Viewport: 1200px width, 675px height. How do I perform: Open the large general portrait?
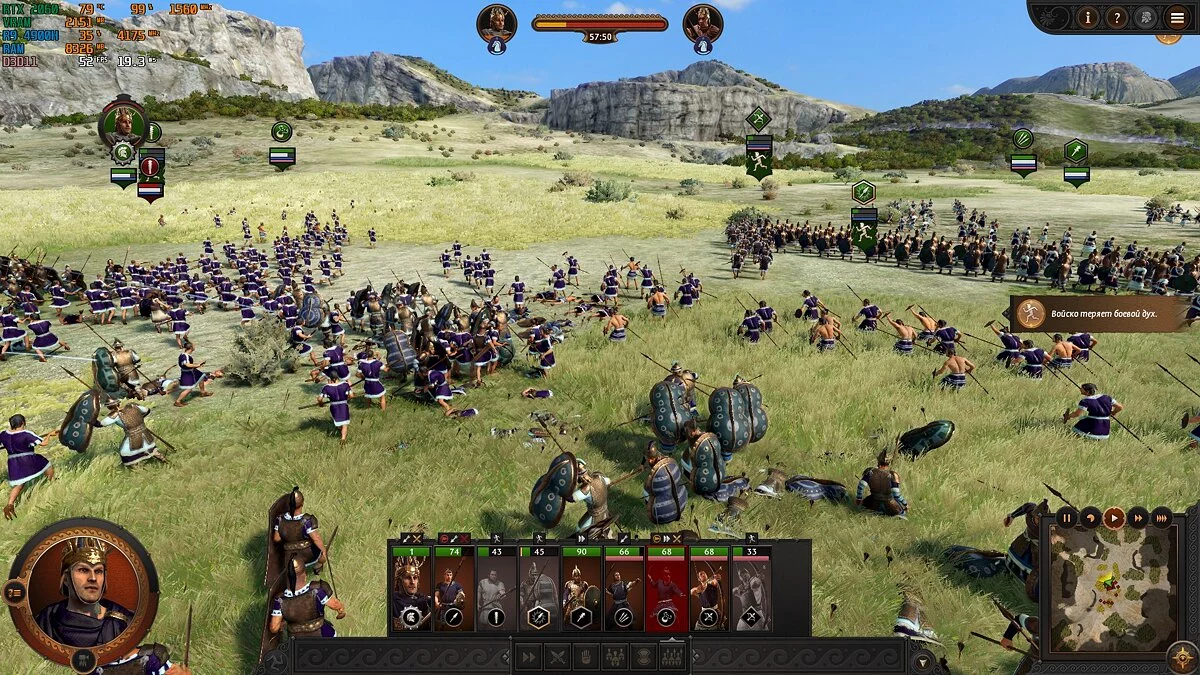83,589
